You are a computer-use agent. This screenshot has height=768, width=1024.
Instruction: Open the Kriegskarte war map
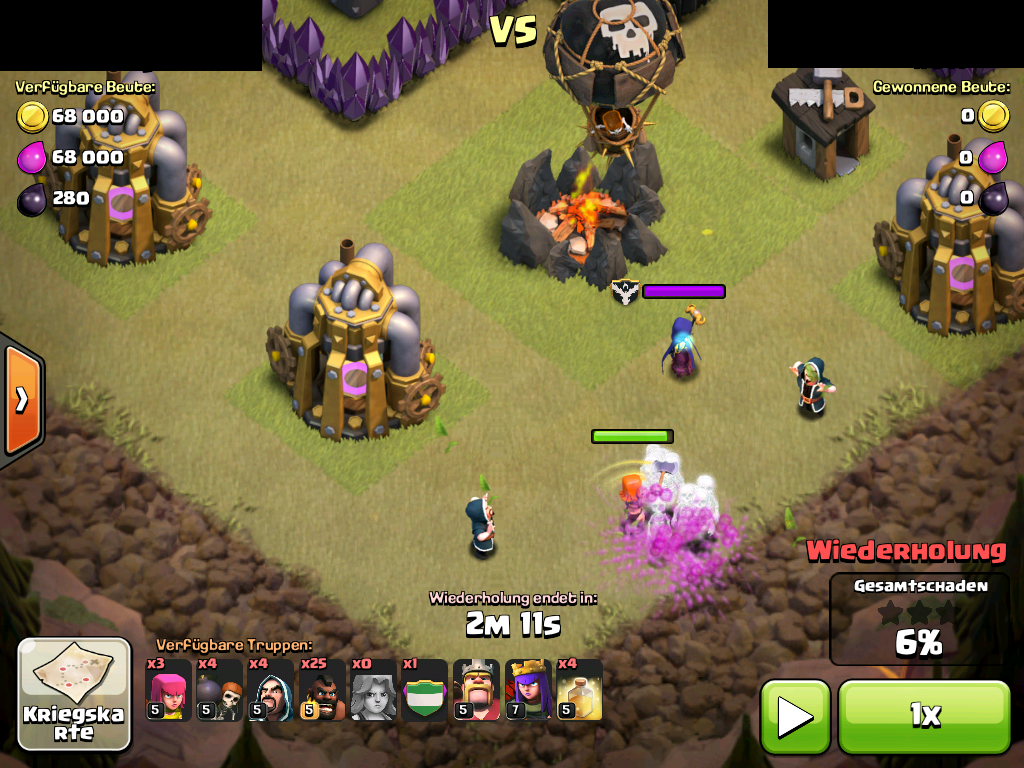coord(75,694)
